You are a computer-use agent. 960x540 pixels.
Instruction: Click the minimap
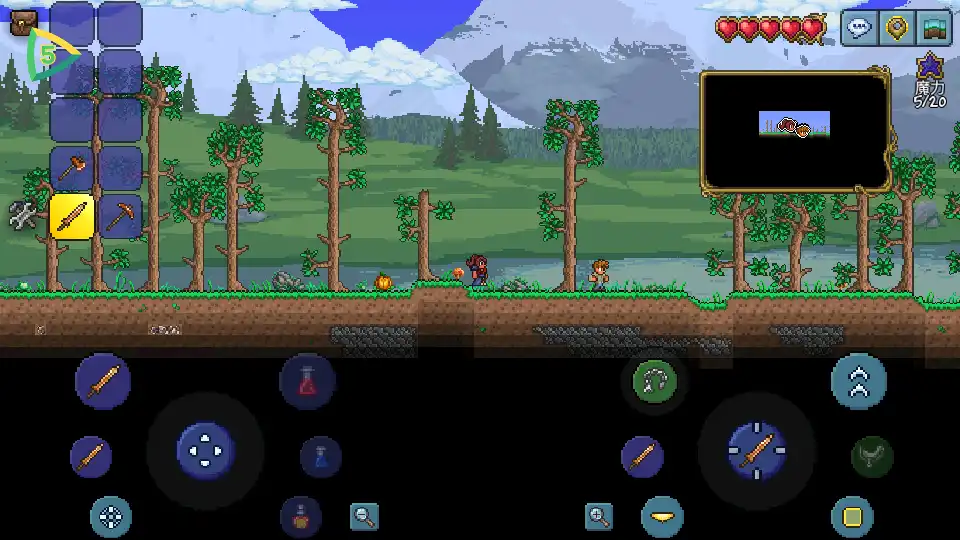(x=795, y=130)
